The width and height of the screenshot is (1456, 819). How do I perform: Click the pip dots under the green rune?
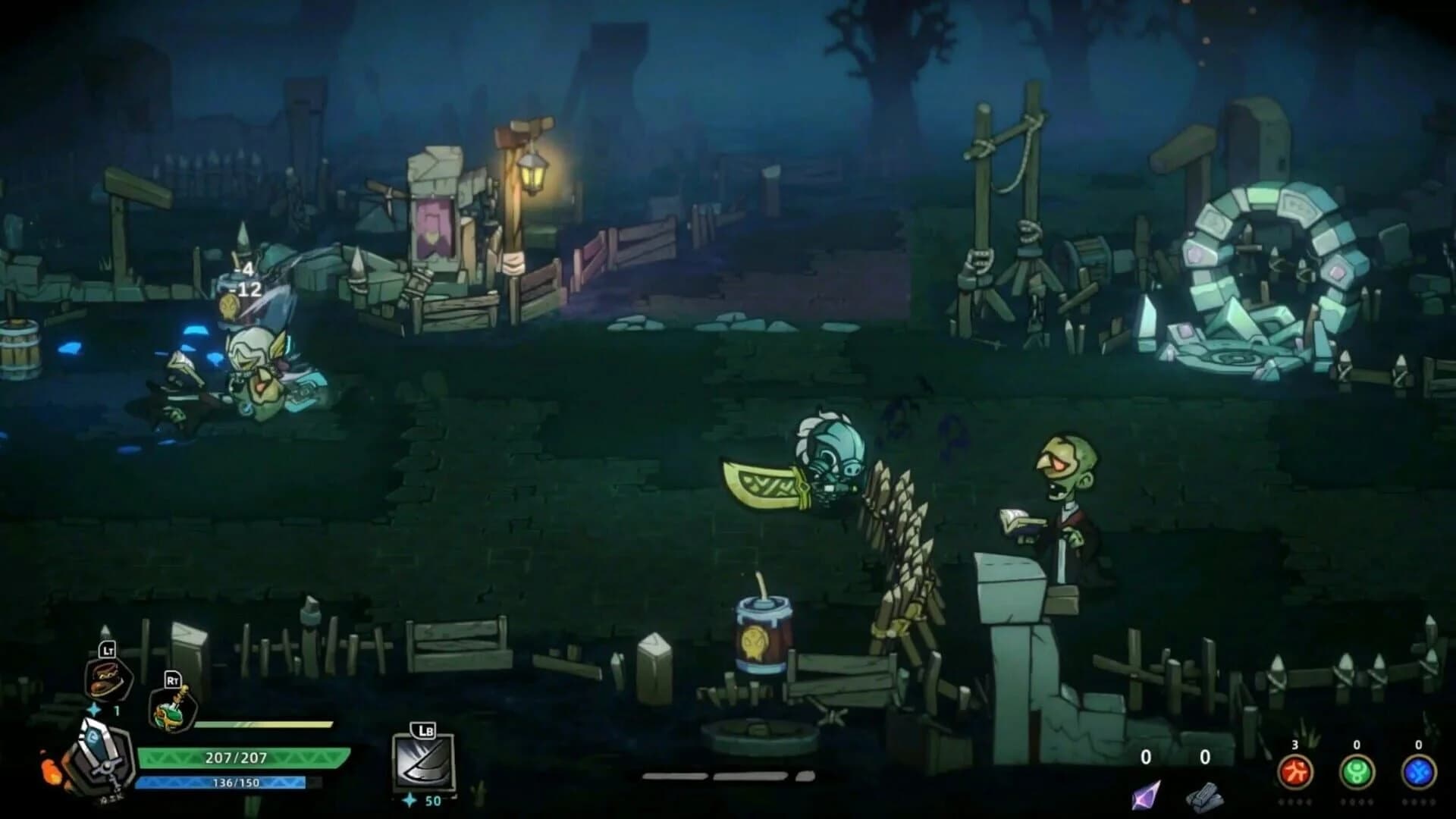pyautogui.click(x=1357, y=802)
